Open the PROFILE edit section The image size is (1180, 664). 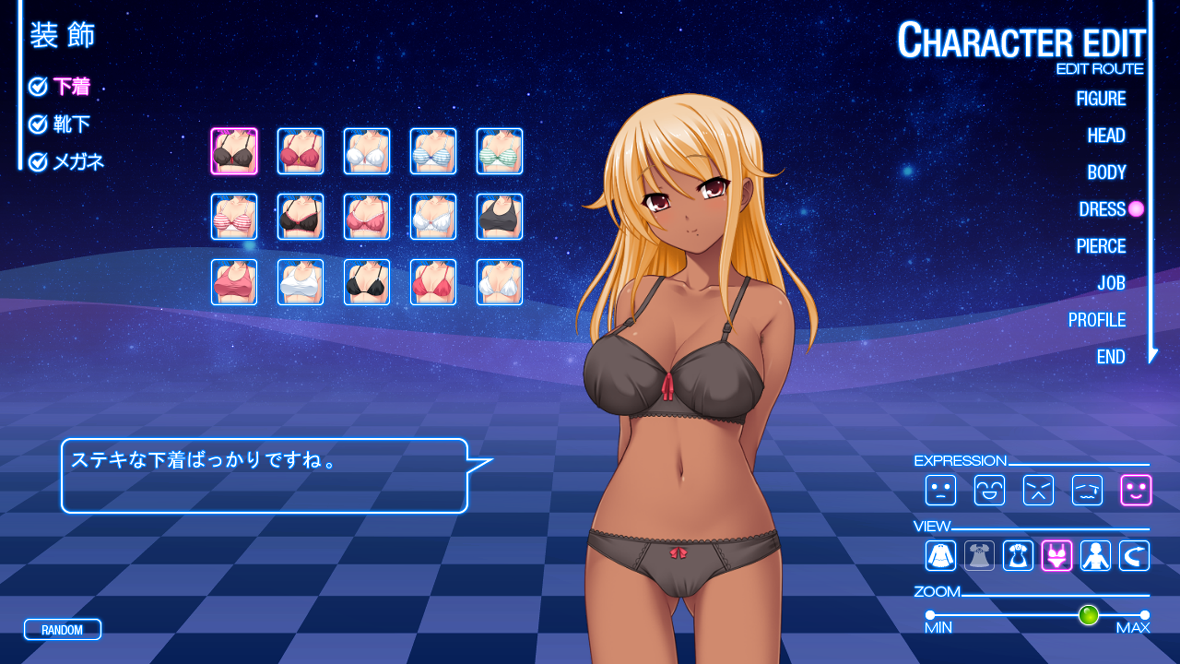pyautogui.click(x=1096, y=321)
